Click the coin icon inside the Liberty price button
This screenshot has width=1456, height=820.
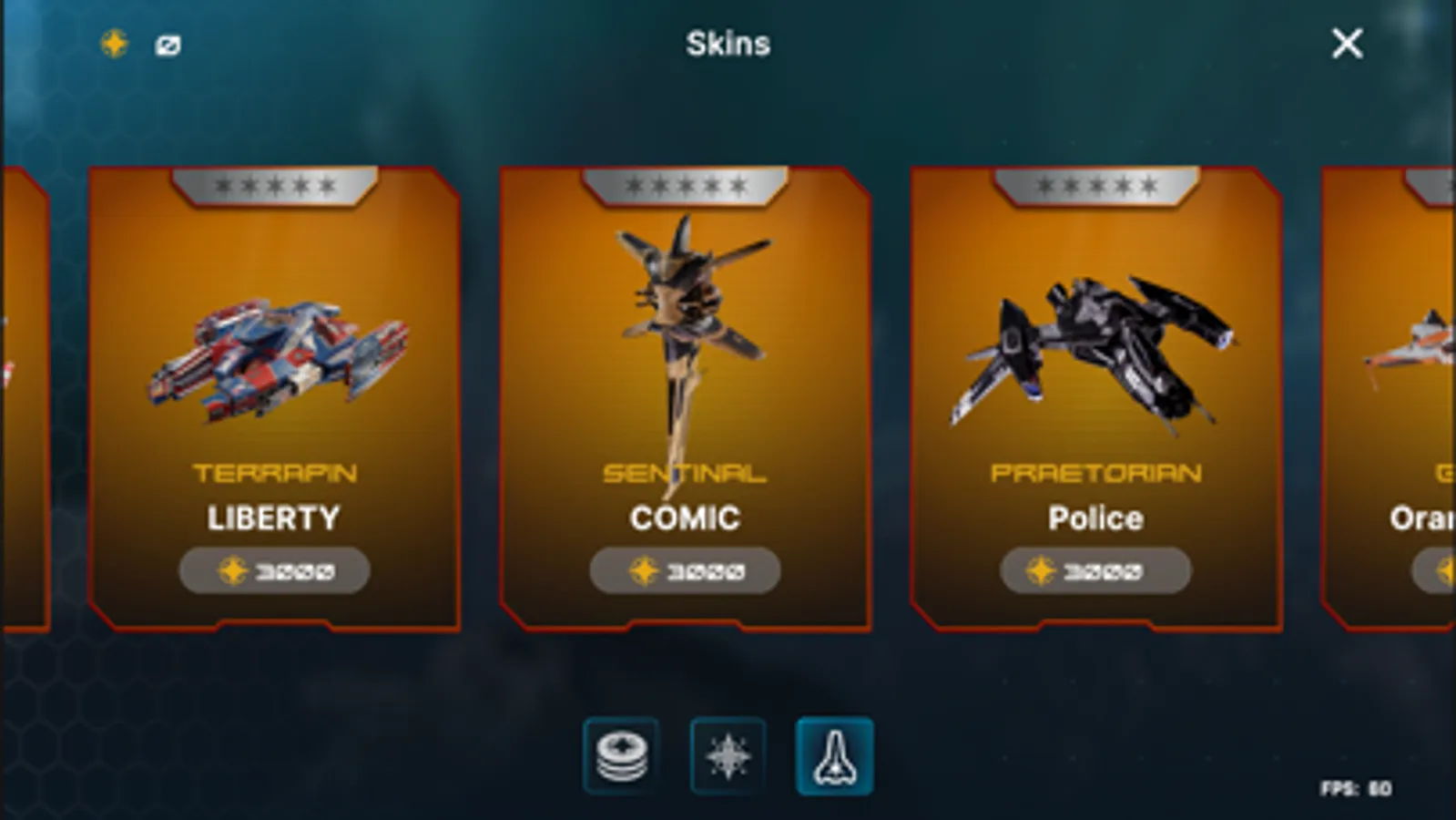232,570
